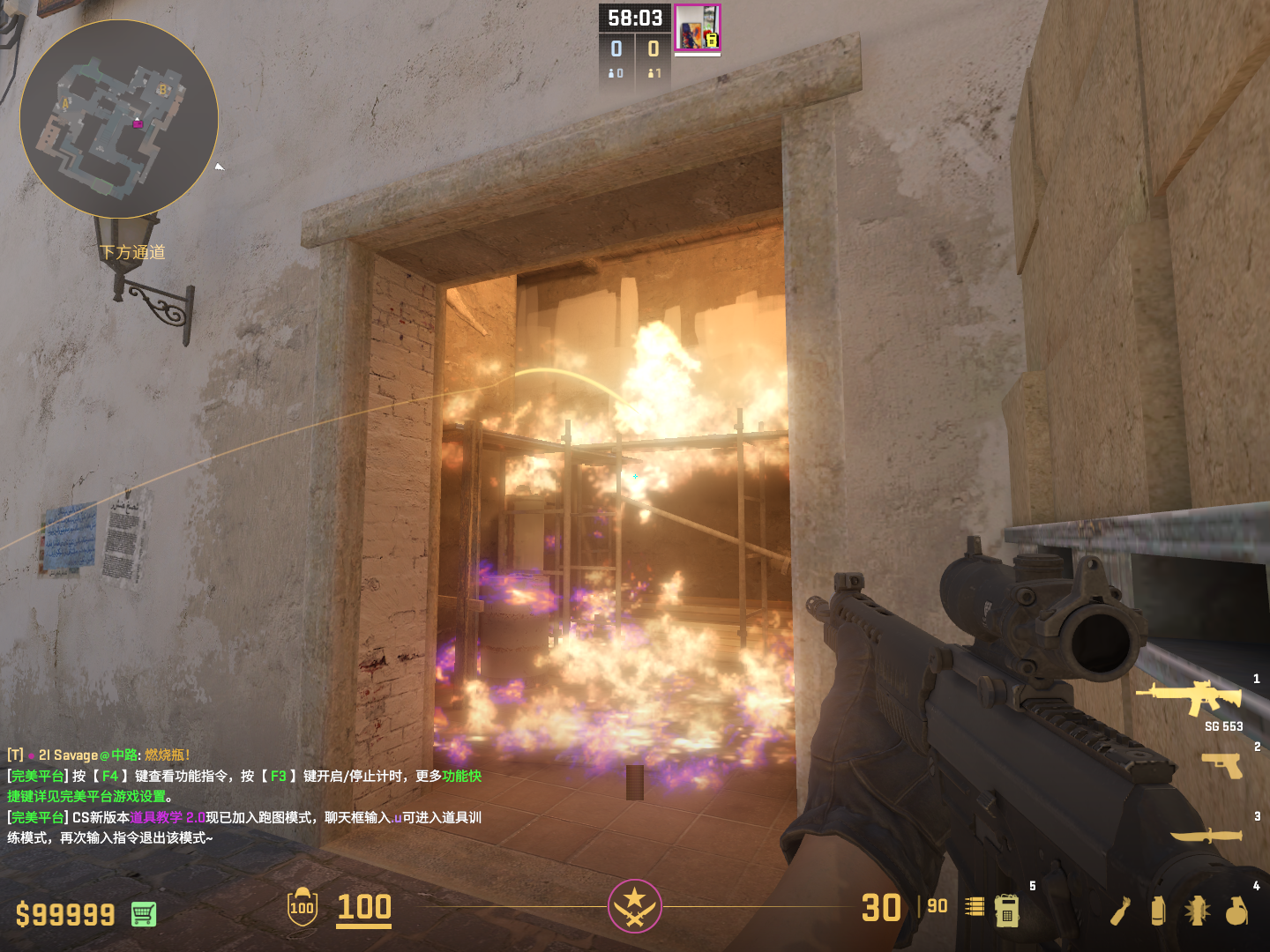
Task: Choose the molotov grenade icon
Action: click(x=1121, y=911)
